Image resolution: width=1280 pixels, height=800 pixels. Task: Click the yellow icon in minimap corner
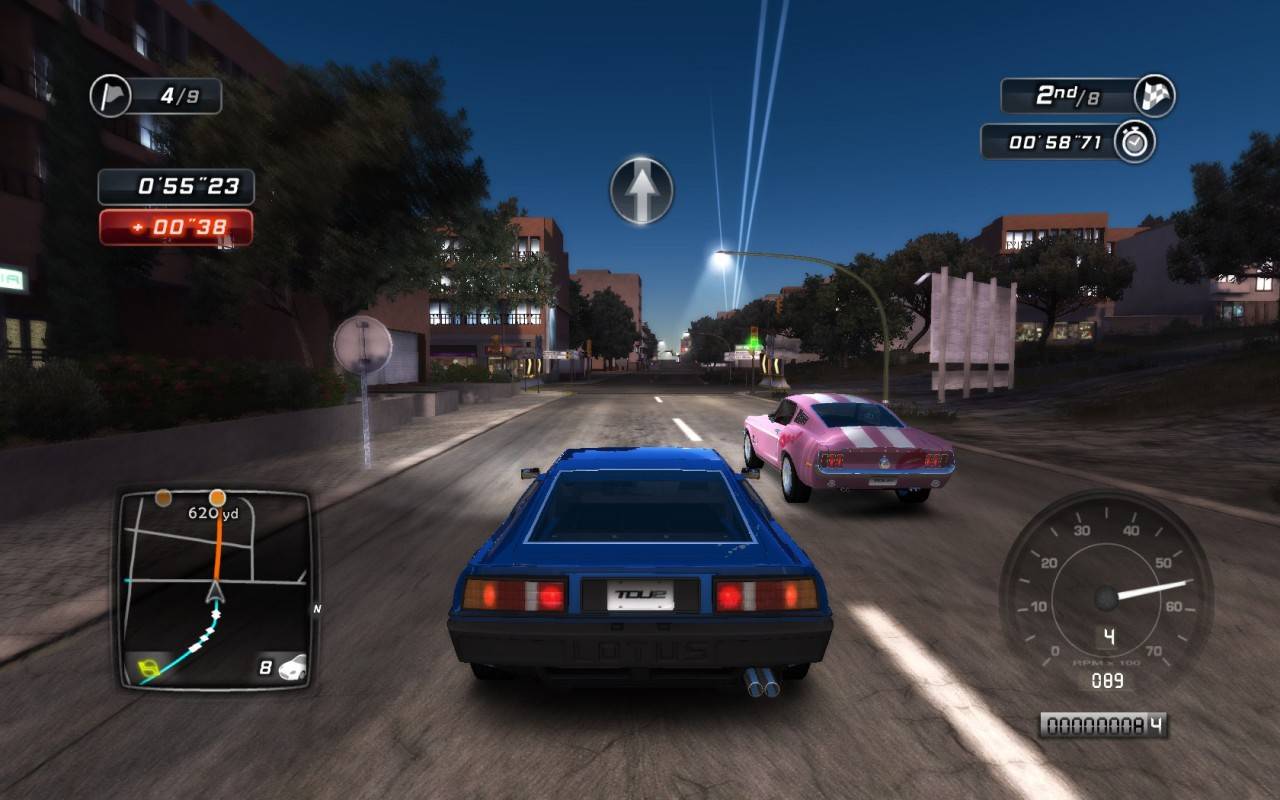[x=146, y=666]
